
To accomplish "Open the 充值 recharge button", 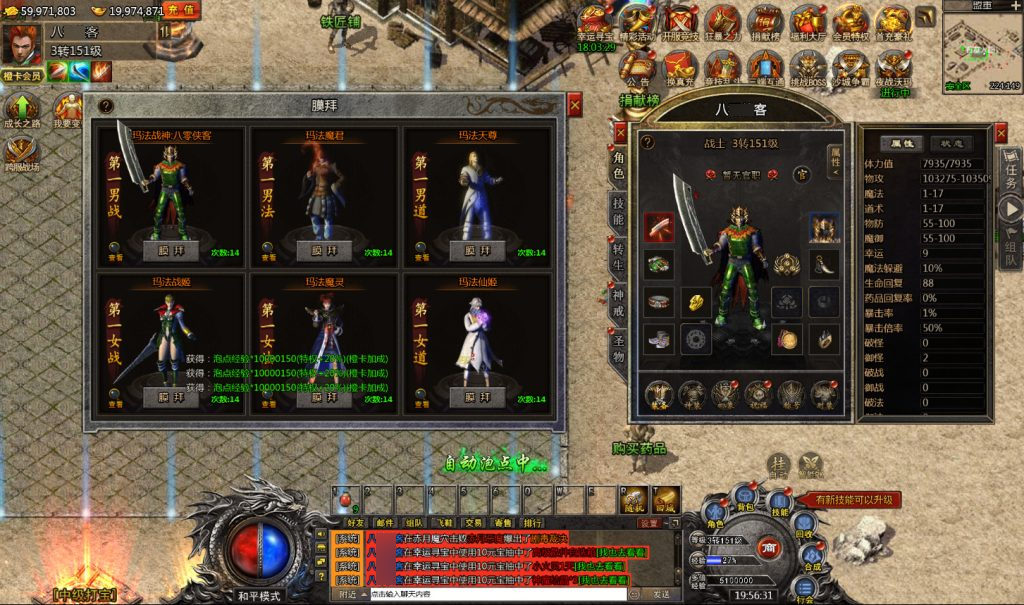I will (x=180, y=11).
